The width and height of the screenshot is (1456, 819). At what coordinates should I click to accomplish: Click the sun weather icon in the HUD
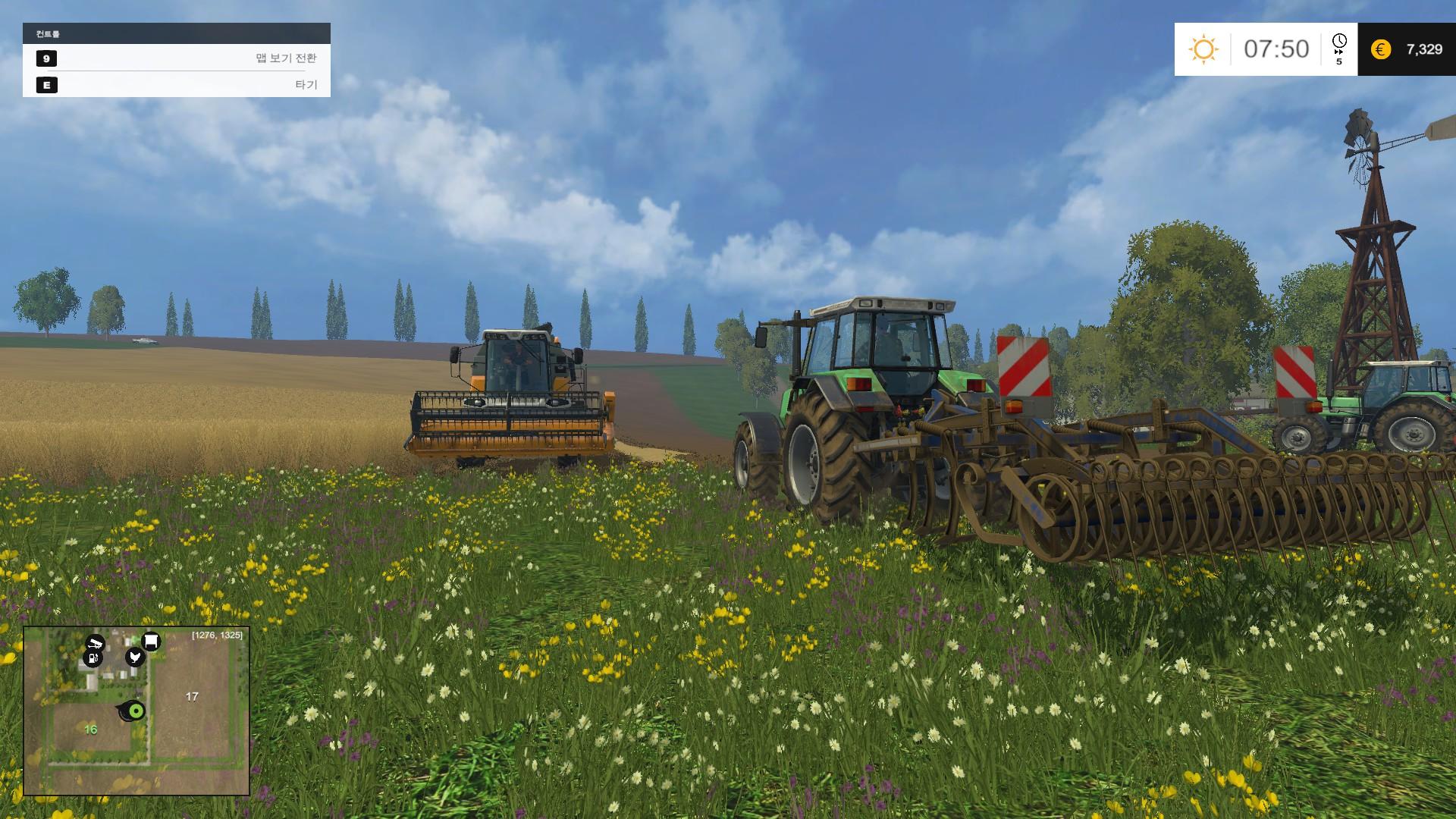pos(1203,49)
